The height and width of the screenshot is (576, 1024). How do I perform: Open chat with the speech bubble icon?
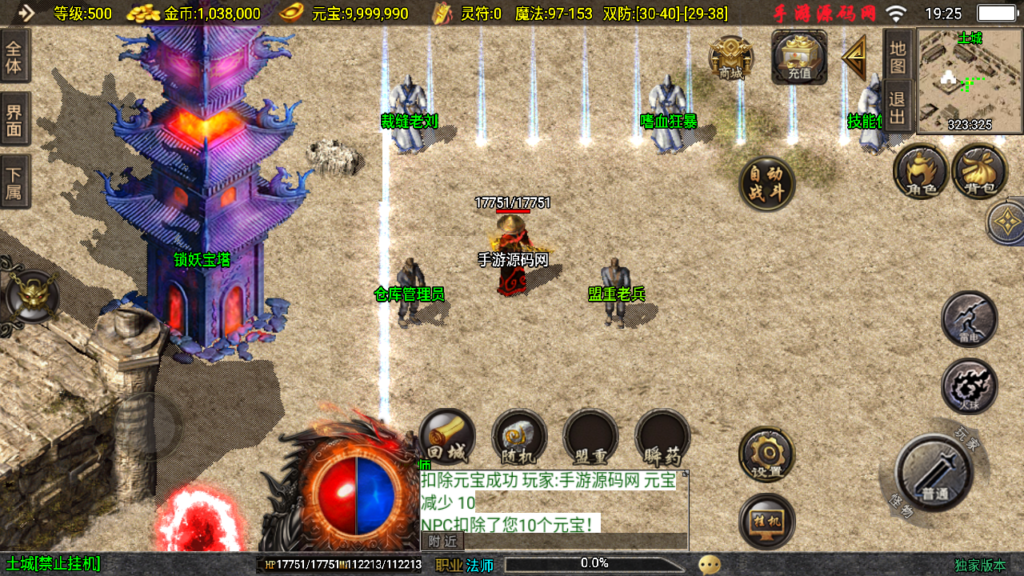click(710, 564)
